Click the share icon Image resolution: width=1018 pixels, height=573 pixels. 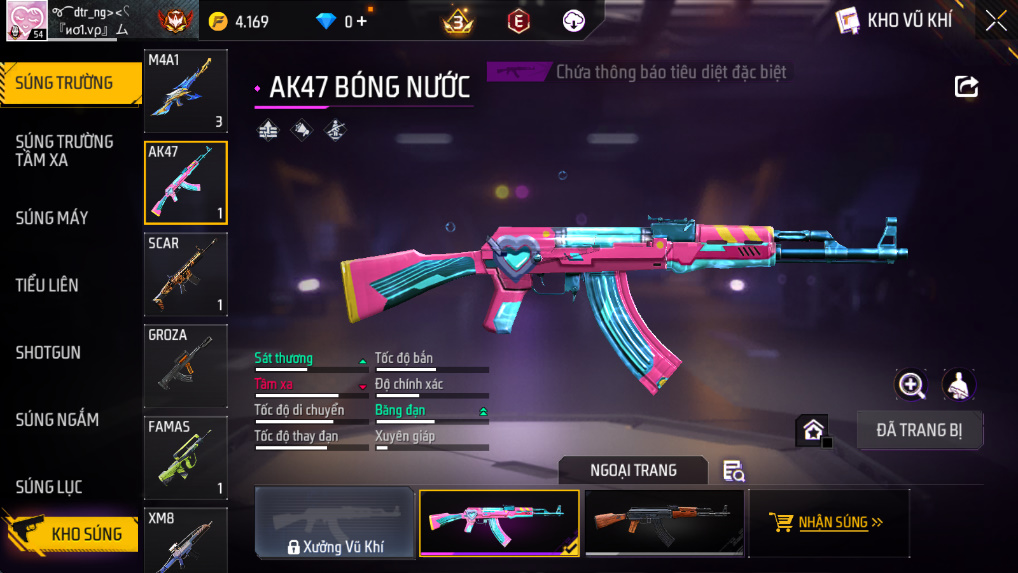(966, 87)
